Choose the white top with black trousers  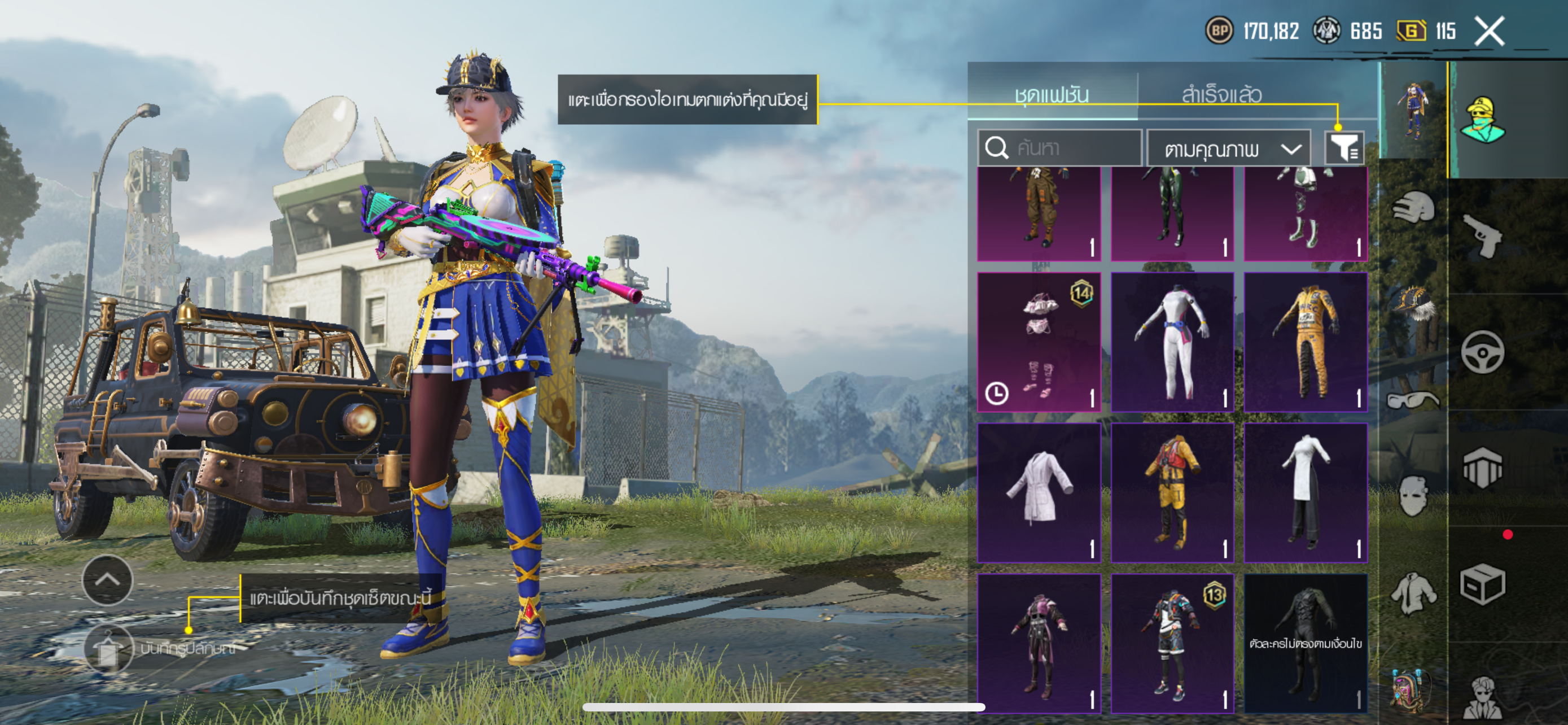pos(1305,492)
